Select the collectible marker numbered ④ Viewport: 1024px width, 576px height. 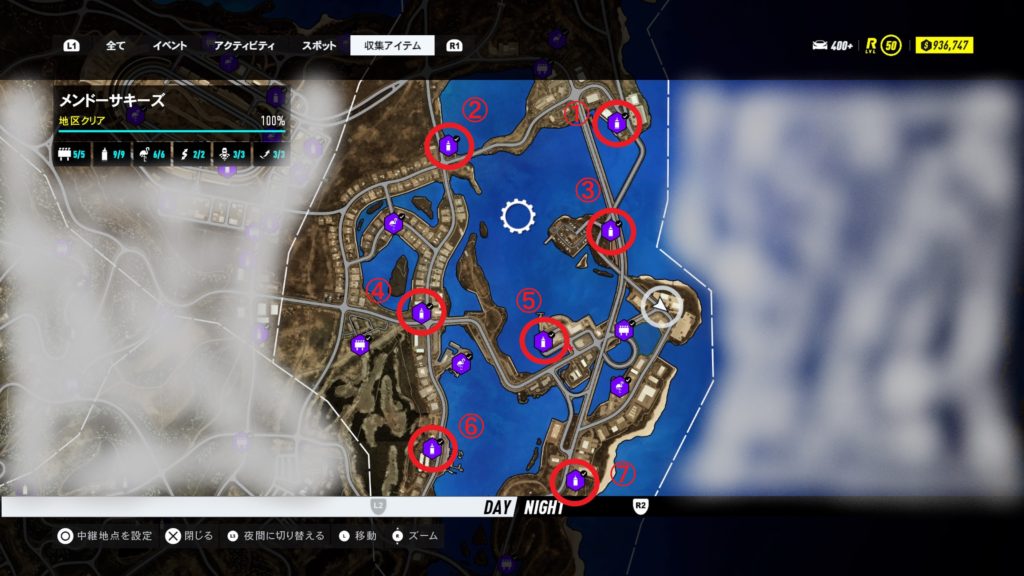tap(421, 313)
